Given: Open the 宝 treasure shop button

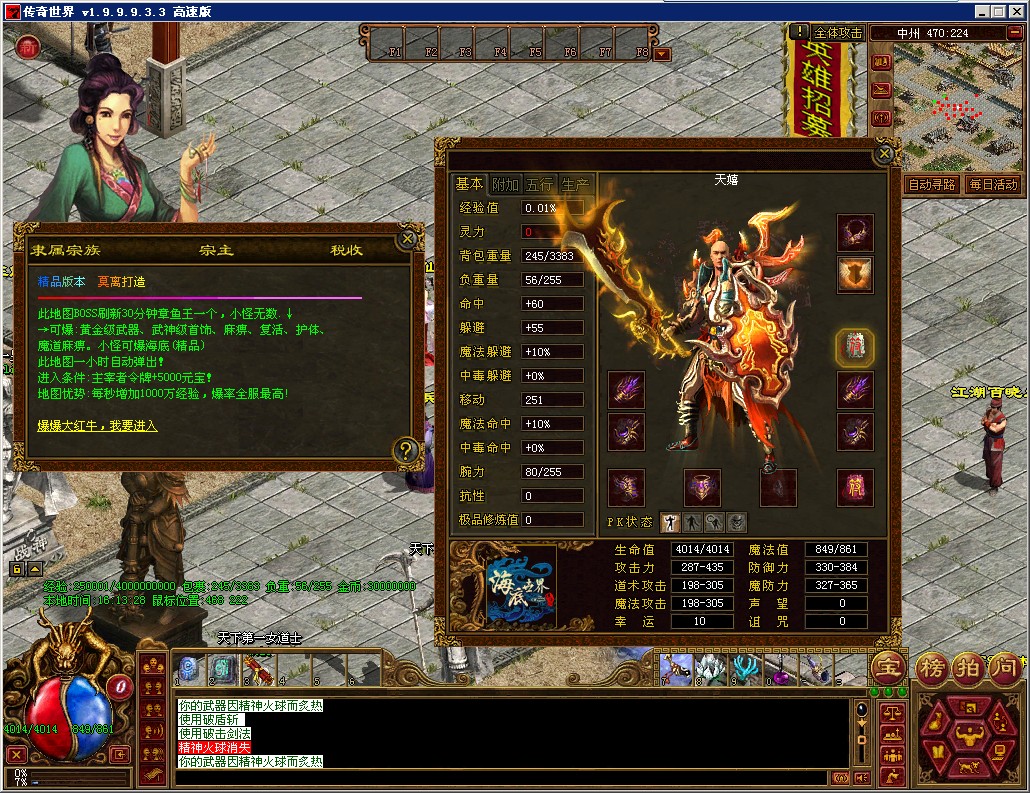Looking at the screenshot, I should click(x=889, y=667).
